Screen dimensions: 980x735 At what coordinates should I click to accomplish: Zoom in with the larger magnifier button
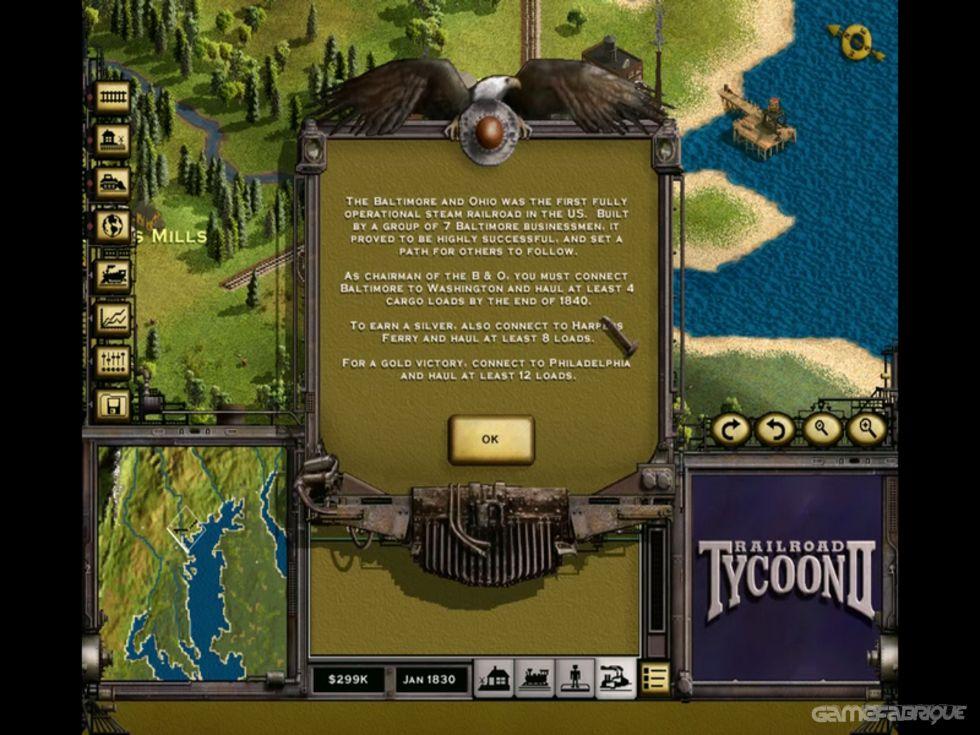[866, 429]
